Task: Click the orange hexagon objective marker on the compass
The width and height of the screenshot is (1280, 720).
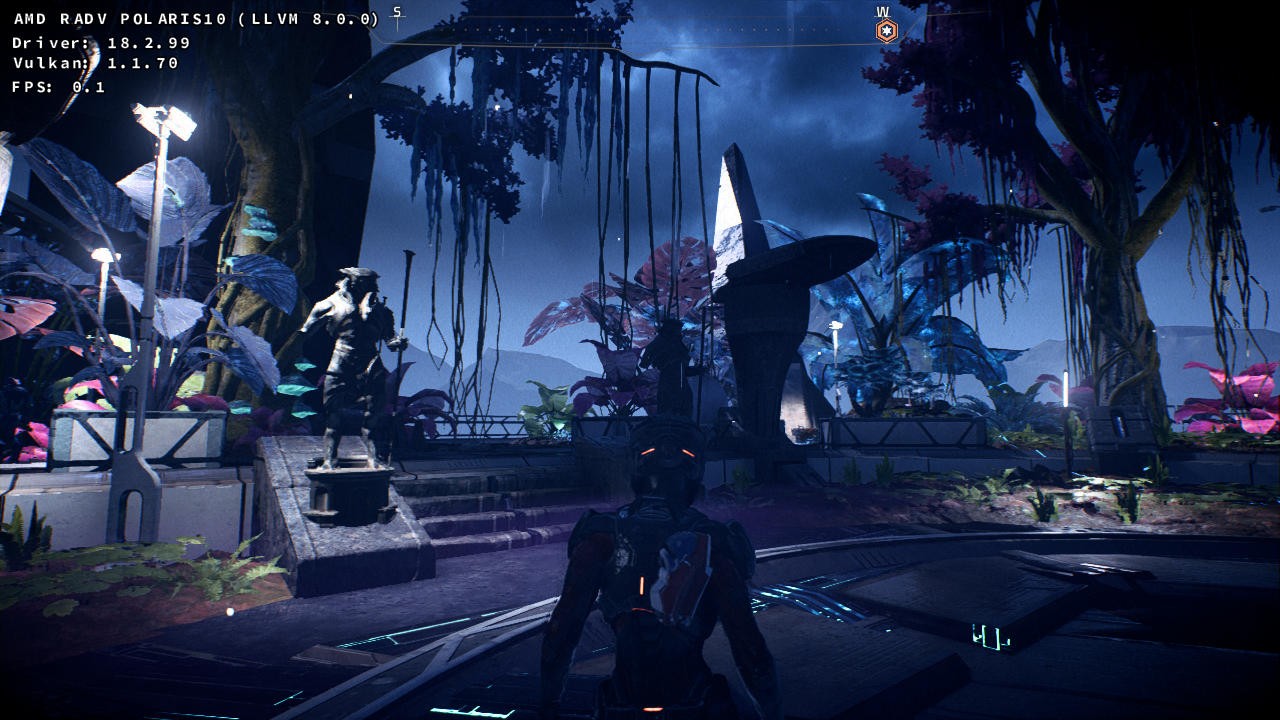Action: (886, 31)
